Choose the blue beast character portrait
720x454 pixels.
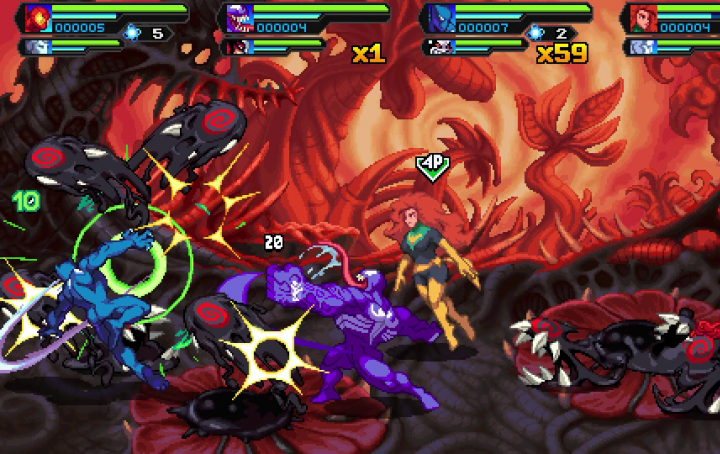(x=442, y=19)
